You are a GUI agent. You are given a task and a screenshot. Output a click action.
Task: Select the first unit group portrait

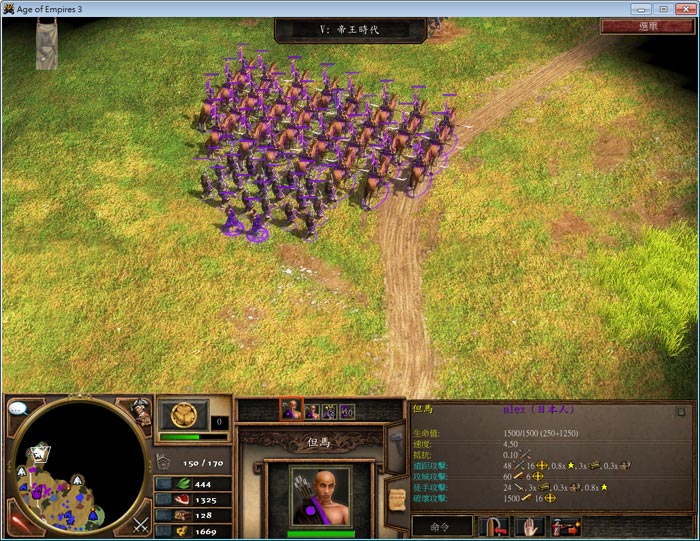[x=291, y=410]
